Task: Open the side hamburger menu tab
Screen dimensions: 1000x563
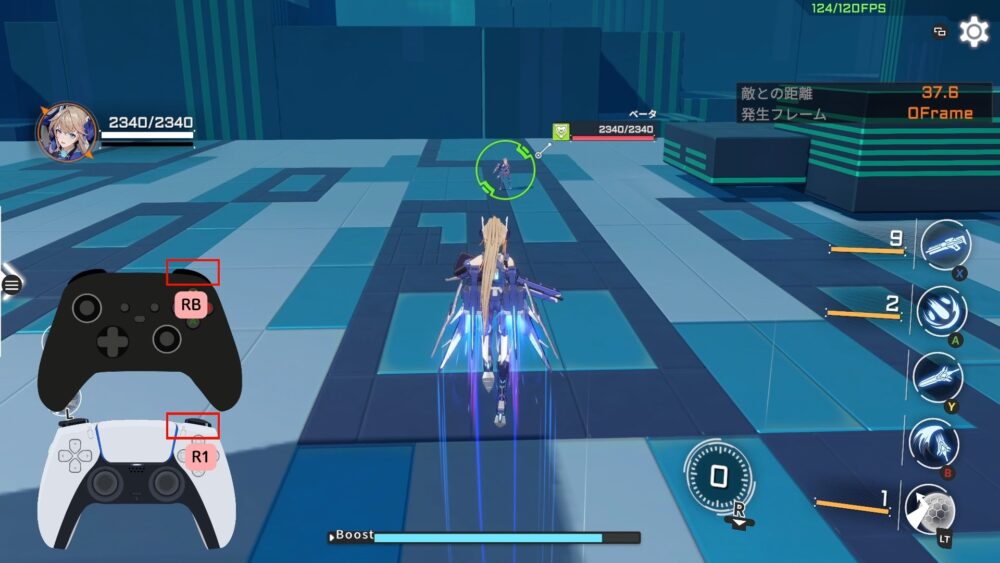Action: point(11,285)
